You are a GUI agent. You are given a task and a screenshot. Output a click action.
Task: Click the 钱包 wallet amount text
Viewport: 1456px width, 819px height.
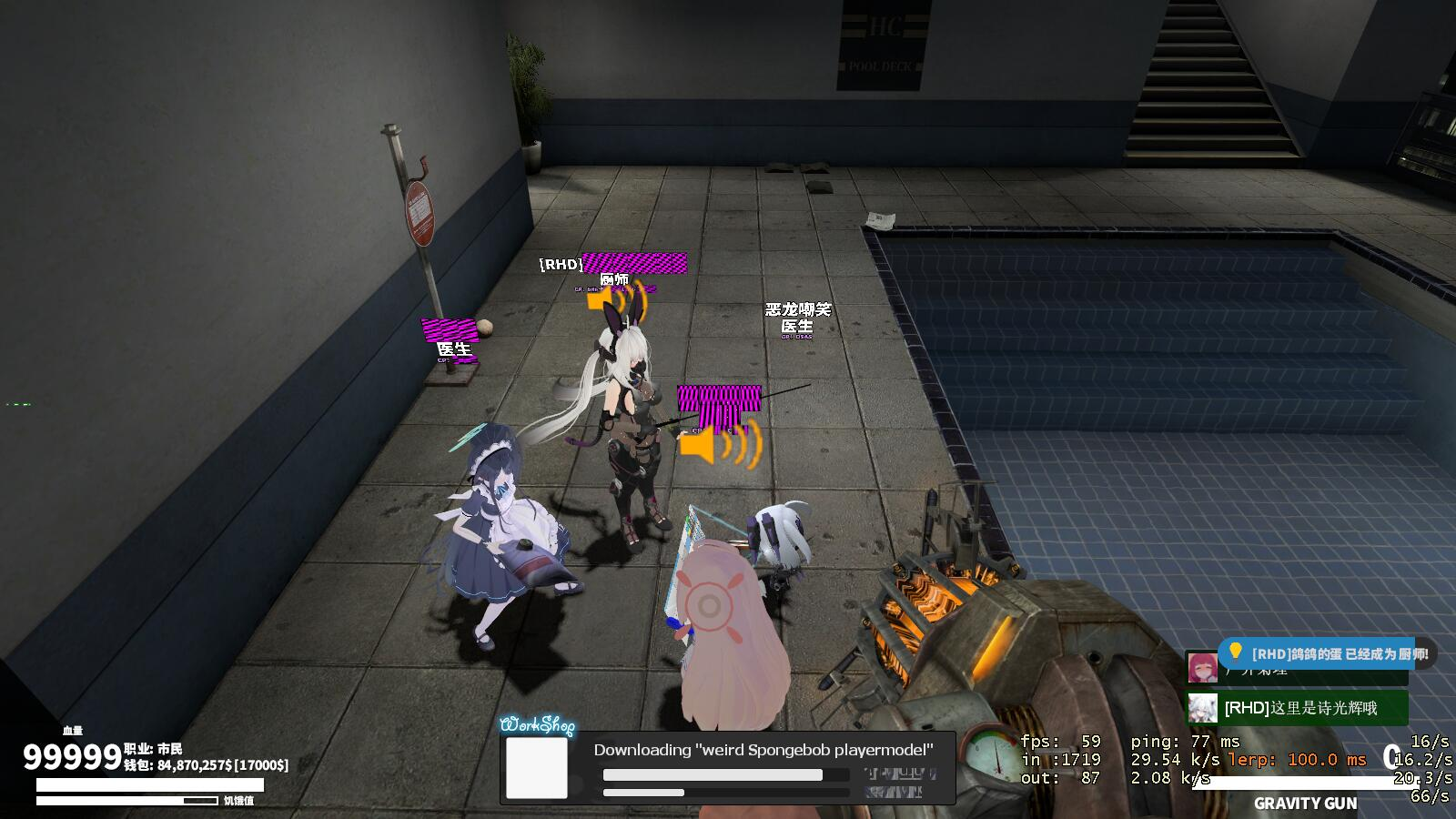coord(205,763)
